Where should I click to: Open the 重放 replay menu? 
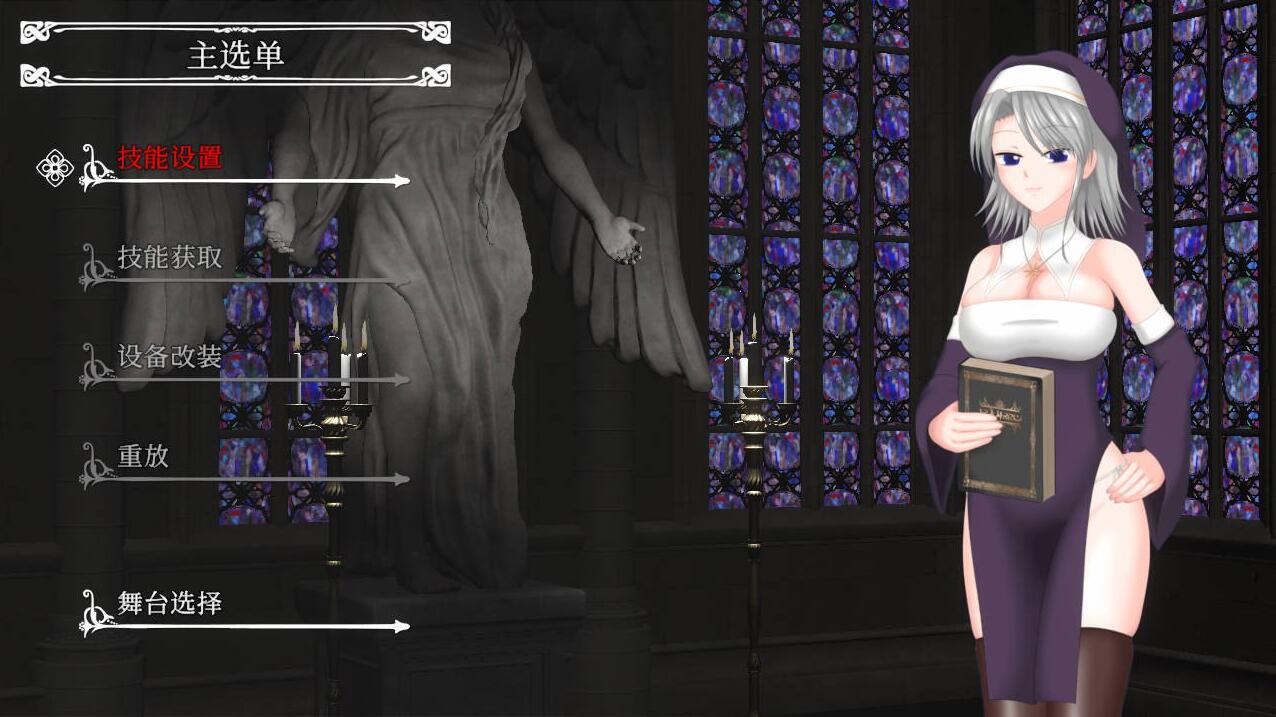(x=144, y=456)
